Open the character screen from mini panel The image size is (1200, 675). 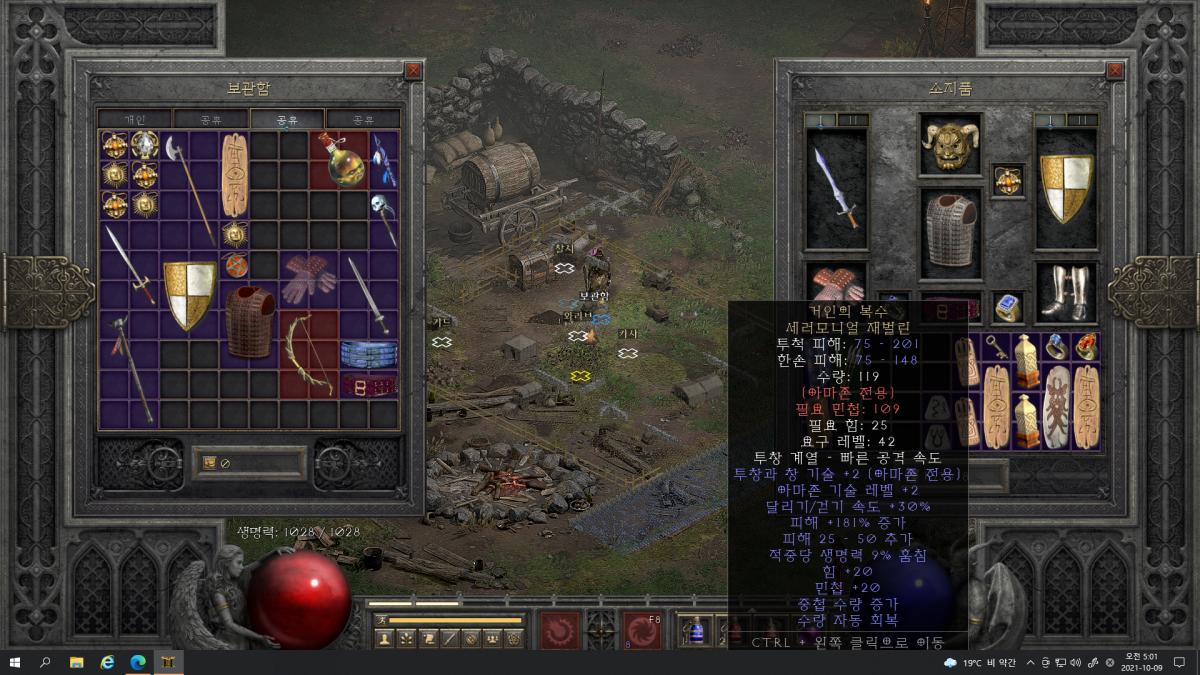(384, 638)
